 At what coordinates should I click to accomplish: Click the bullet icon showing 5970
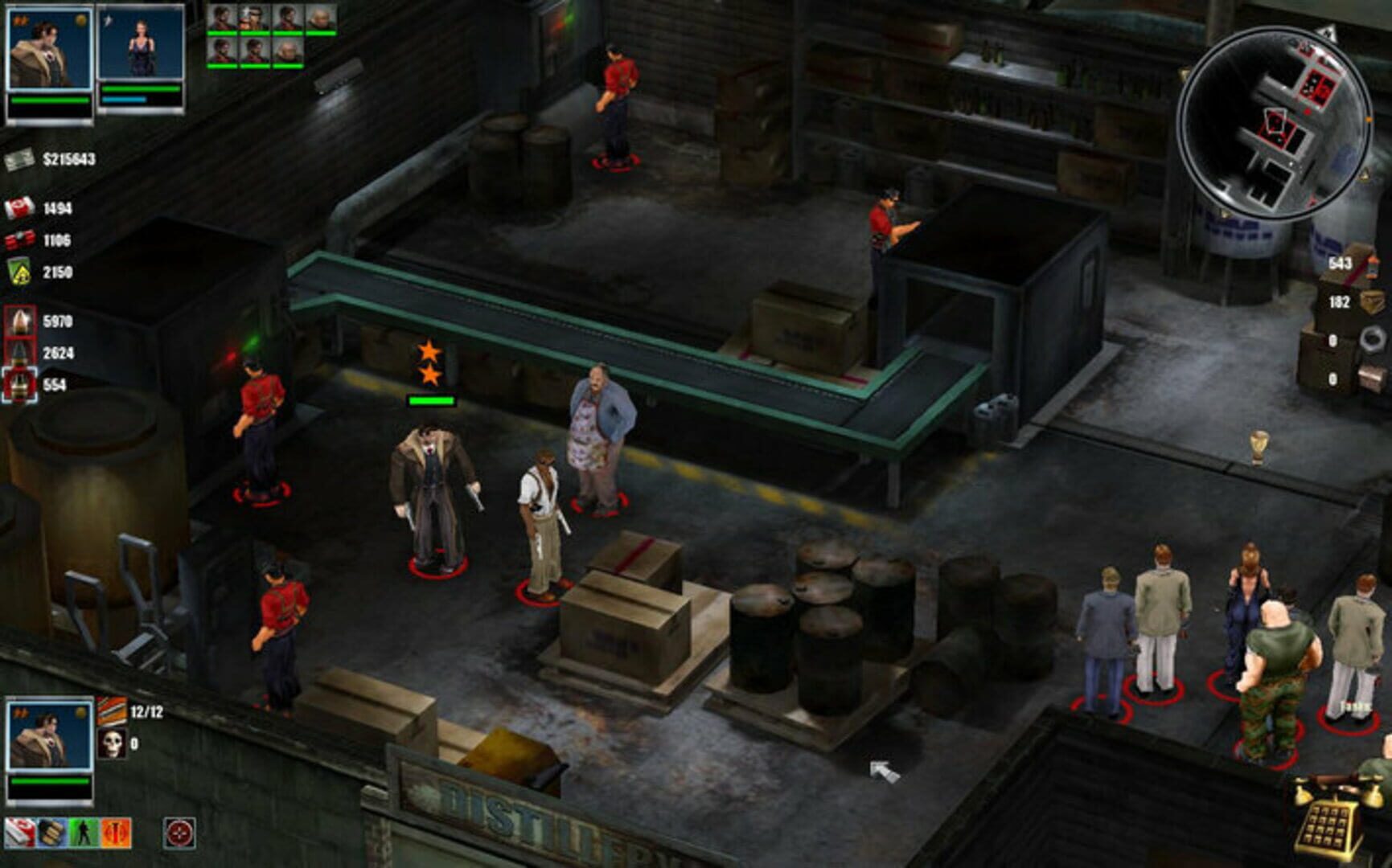point(20,321)
